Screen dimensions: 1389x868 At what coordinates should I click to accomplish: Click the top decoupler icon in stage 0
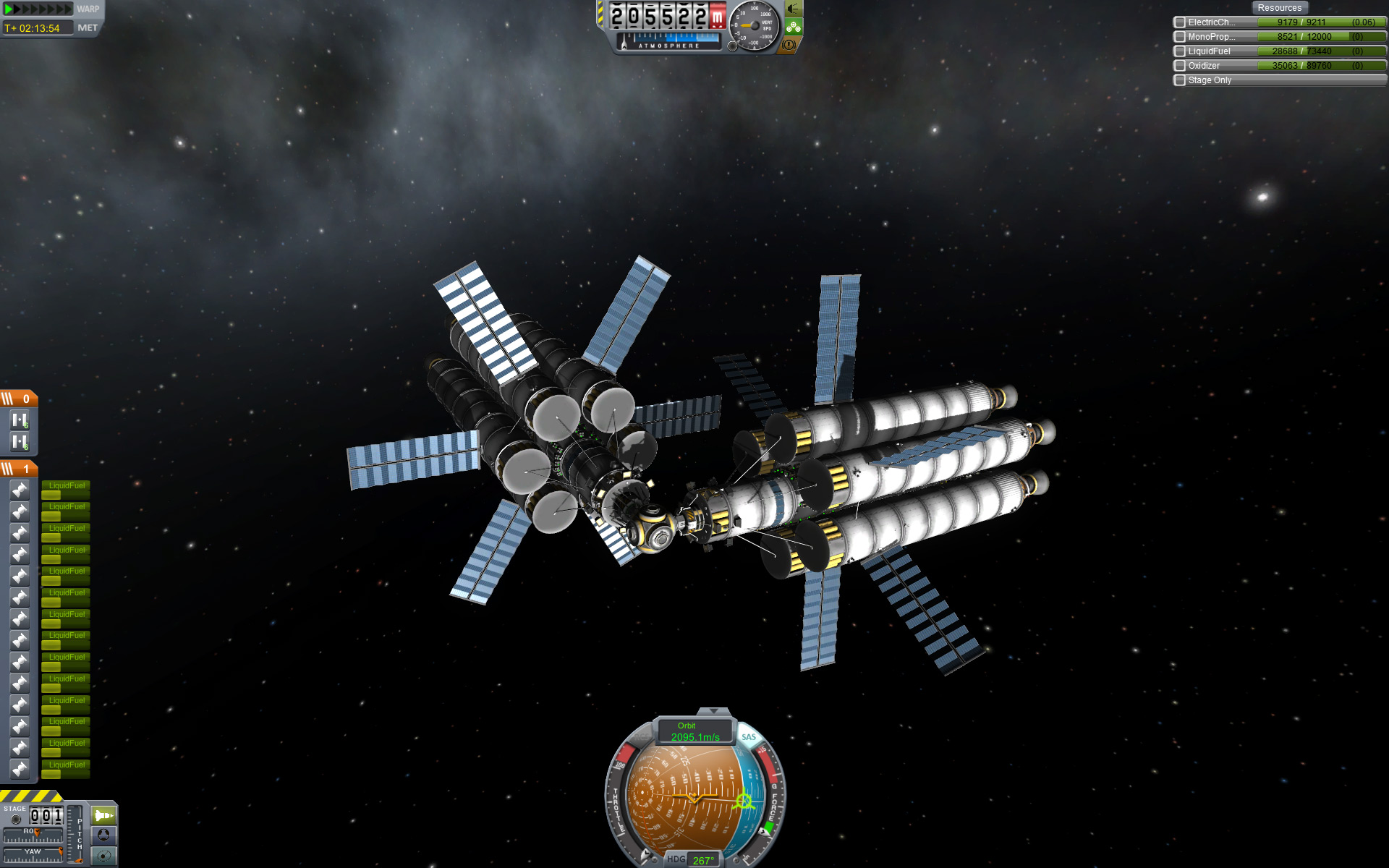click(x=20, y=420)
